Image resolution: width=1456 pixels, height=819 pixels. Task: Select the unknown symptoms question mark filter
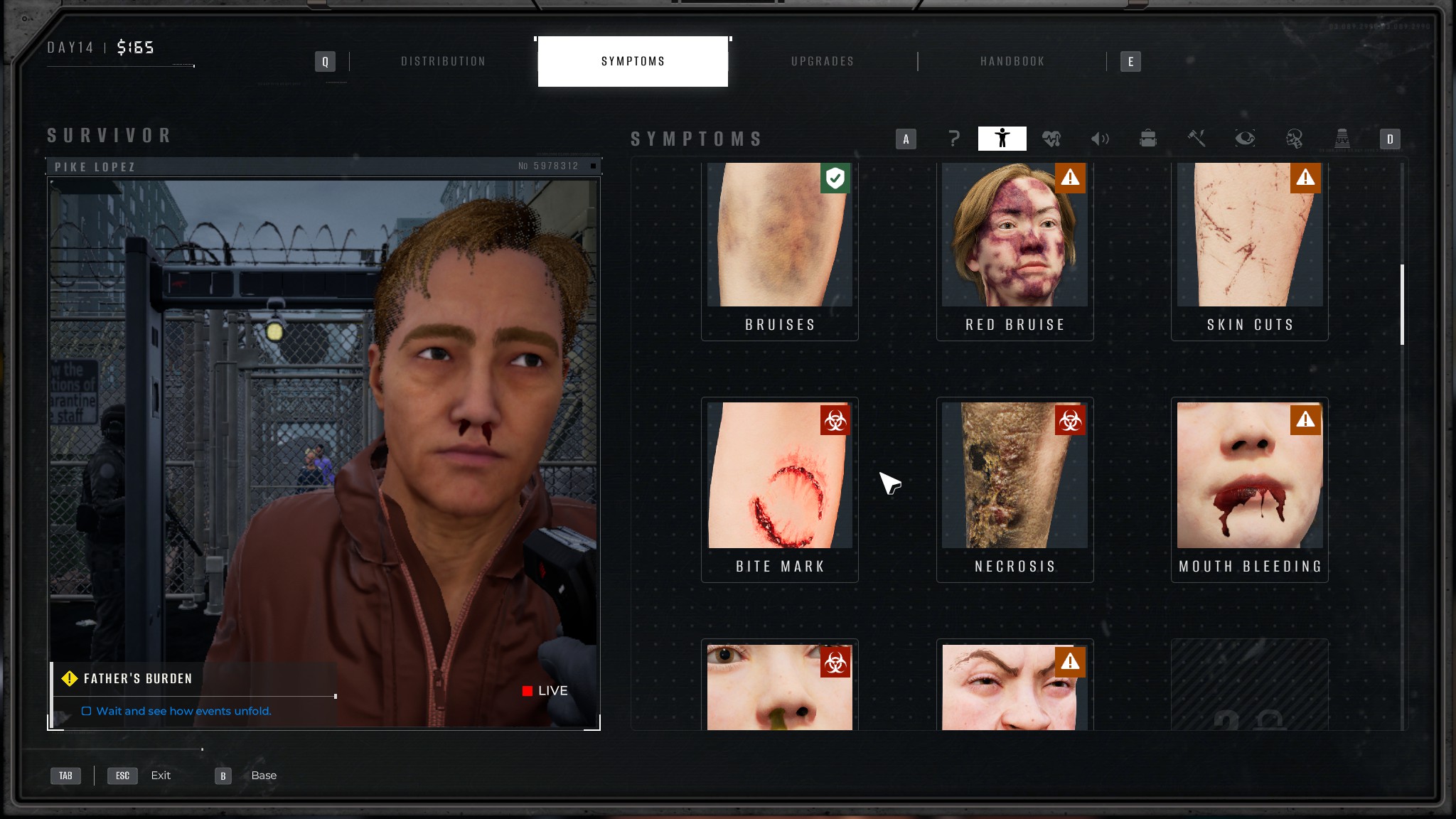click(953, 139)
